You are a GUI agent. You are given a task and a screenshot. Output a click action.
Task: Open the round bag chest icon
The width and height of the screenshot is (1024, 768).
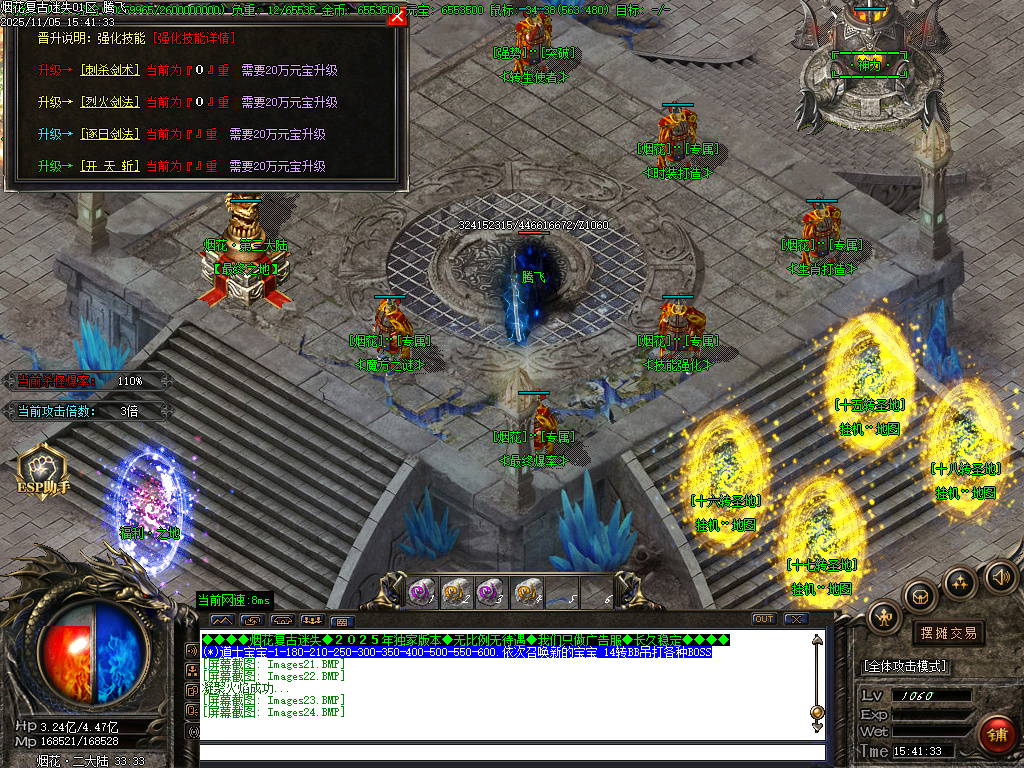pos(920,596)
